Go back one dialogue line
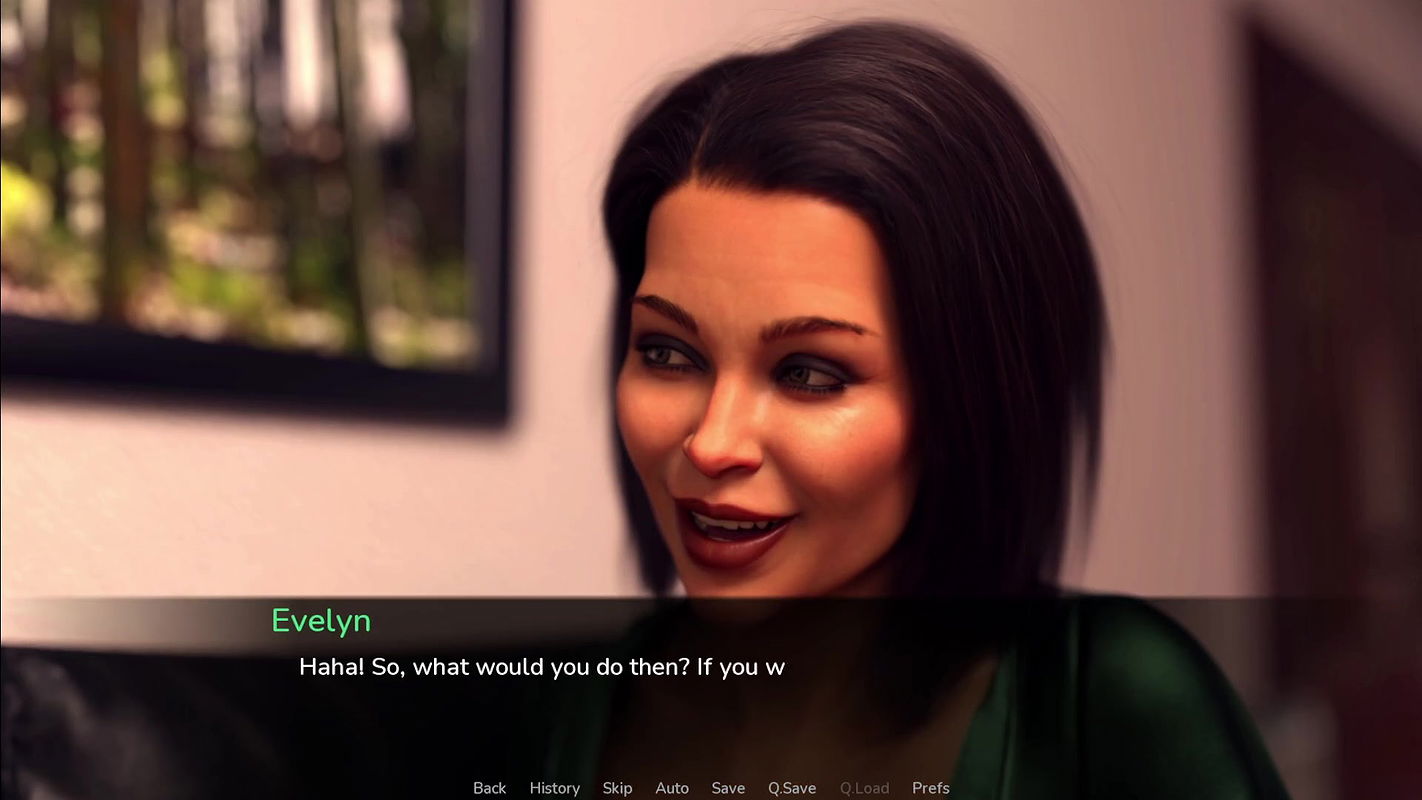 489,788
